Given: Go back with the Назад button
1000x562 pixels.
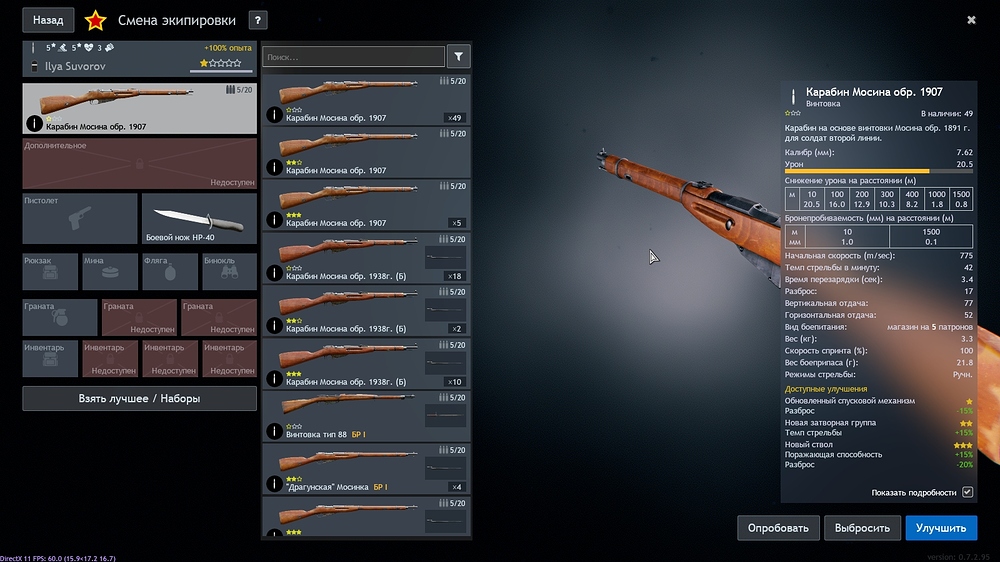Looking at the screenshot, I should (x=48, y=20).
